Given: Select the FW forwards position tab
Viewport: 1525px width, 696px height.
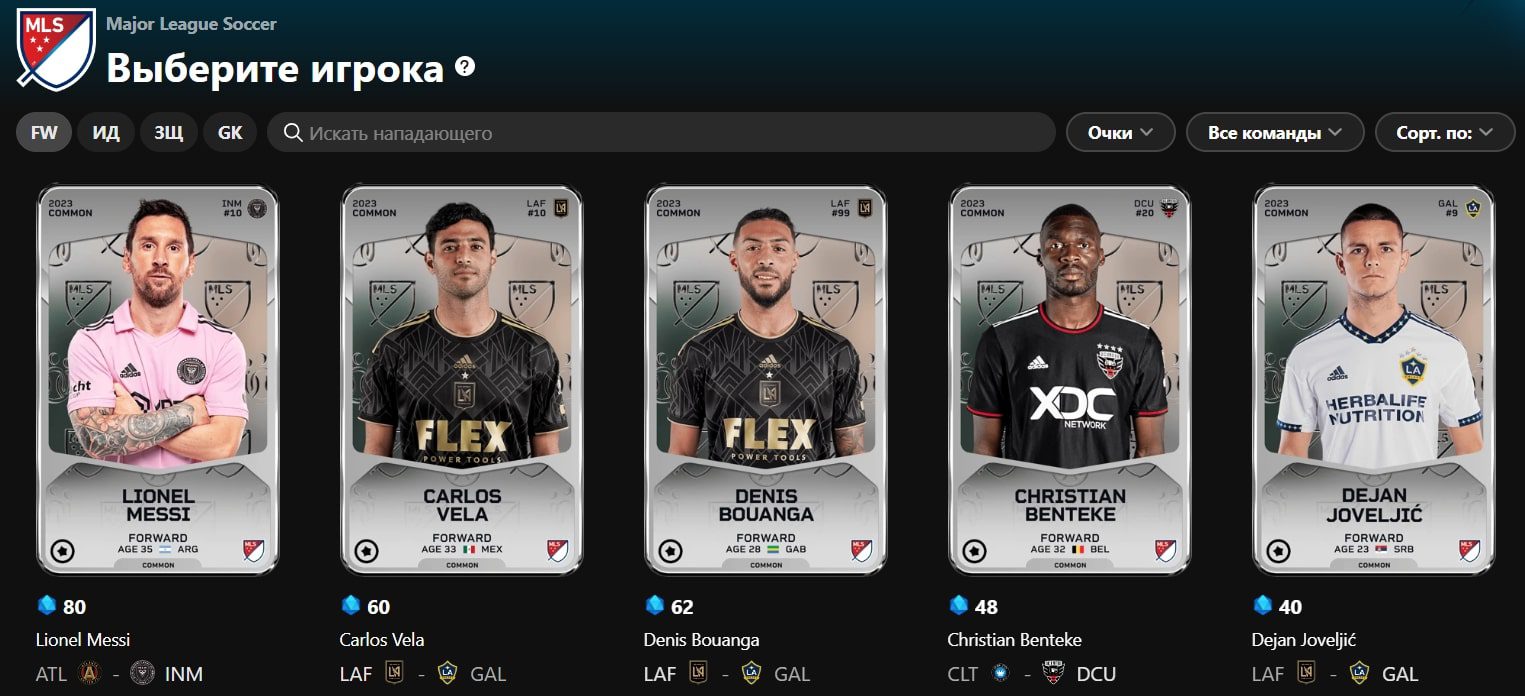Looking at the screenshot, I should (x=44, y=133).
